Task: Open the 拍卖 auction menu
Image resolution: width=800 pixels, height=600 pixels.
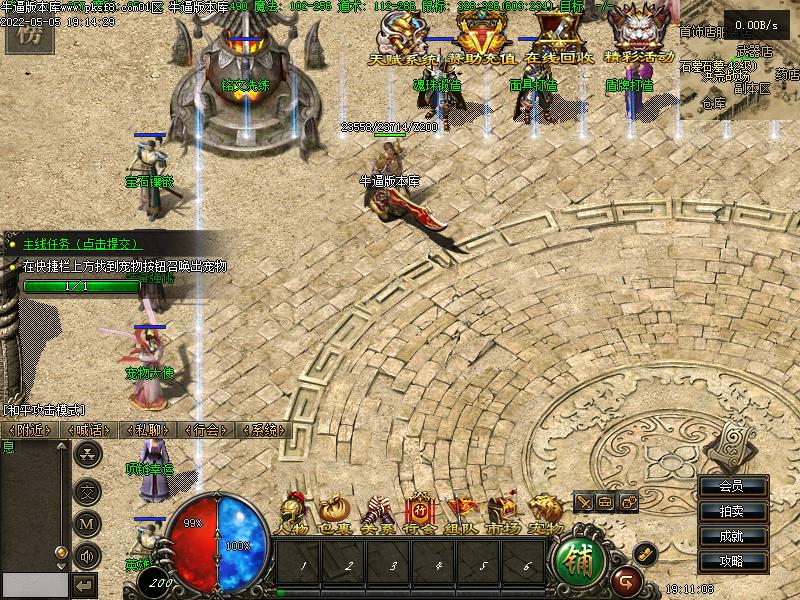Action: [732, 511]
